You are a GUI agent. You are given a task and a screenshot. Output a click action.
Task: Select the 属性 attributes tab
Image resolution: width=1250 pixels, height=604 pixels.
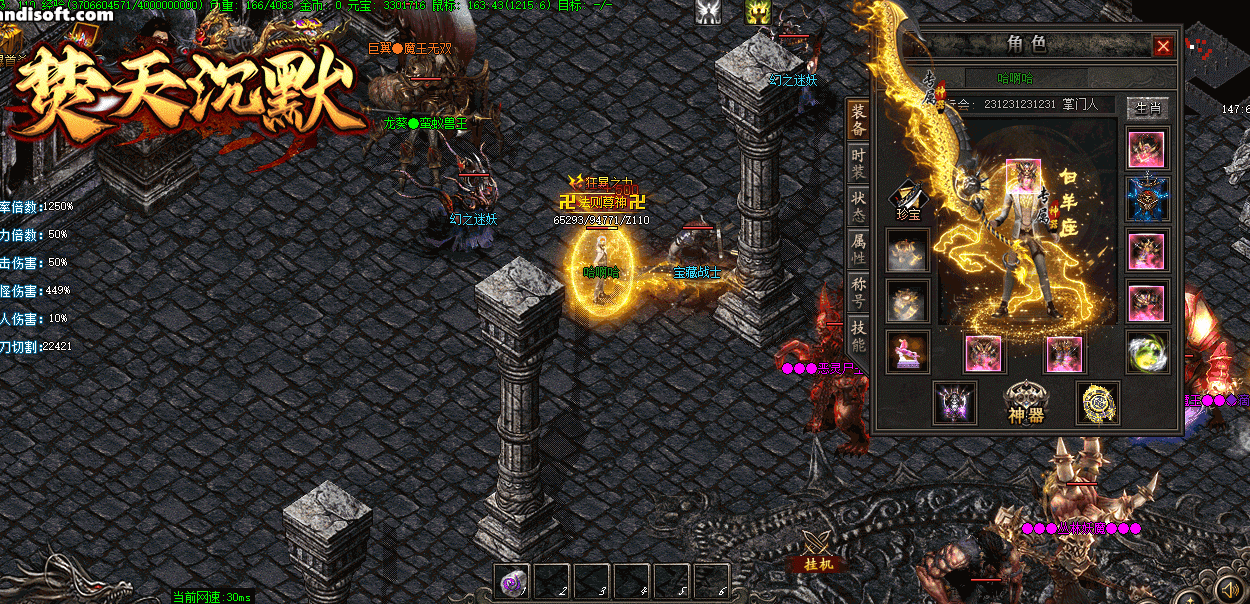coord(858,248)
